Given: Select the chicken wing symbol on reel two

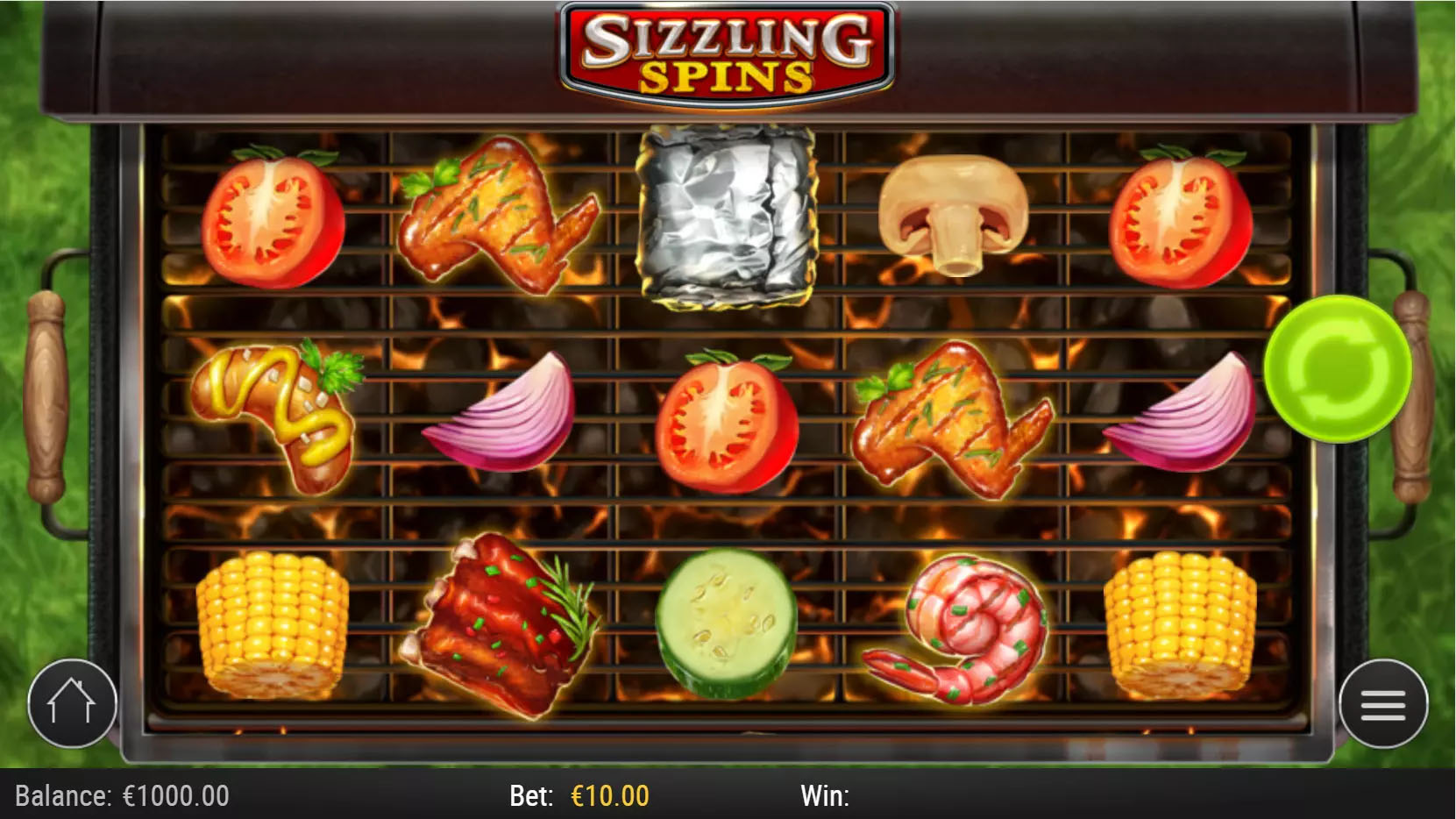Looking at the screenshot, I should [500, 219].
